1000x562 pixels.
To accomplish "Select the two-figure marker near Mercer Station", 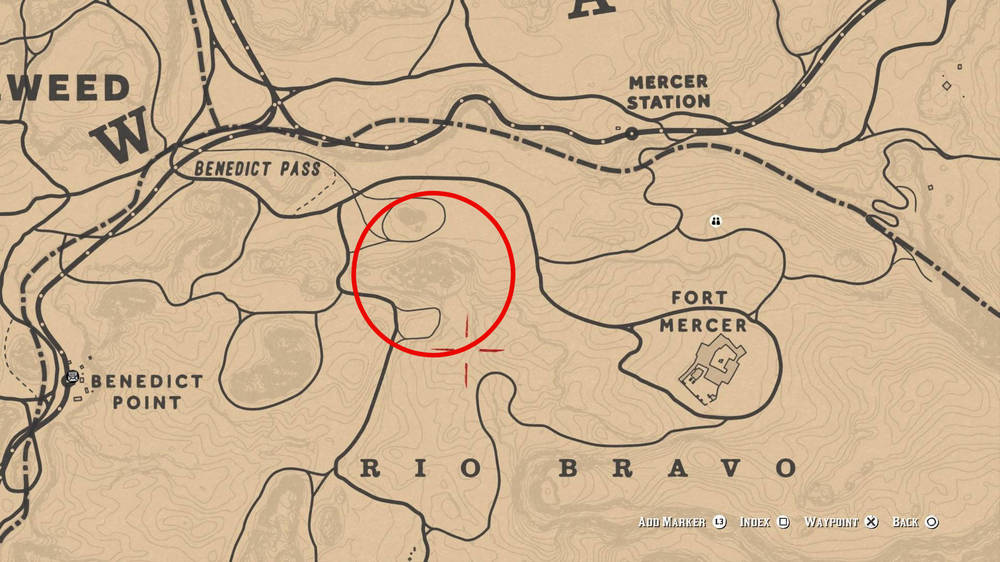I will pyautogui.click(x=716, y=221).
